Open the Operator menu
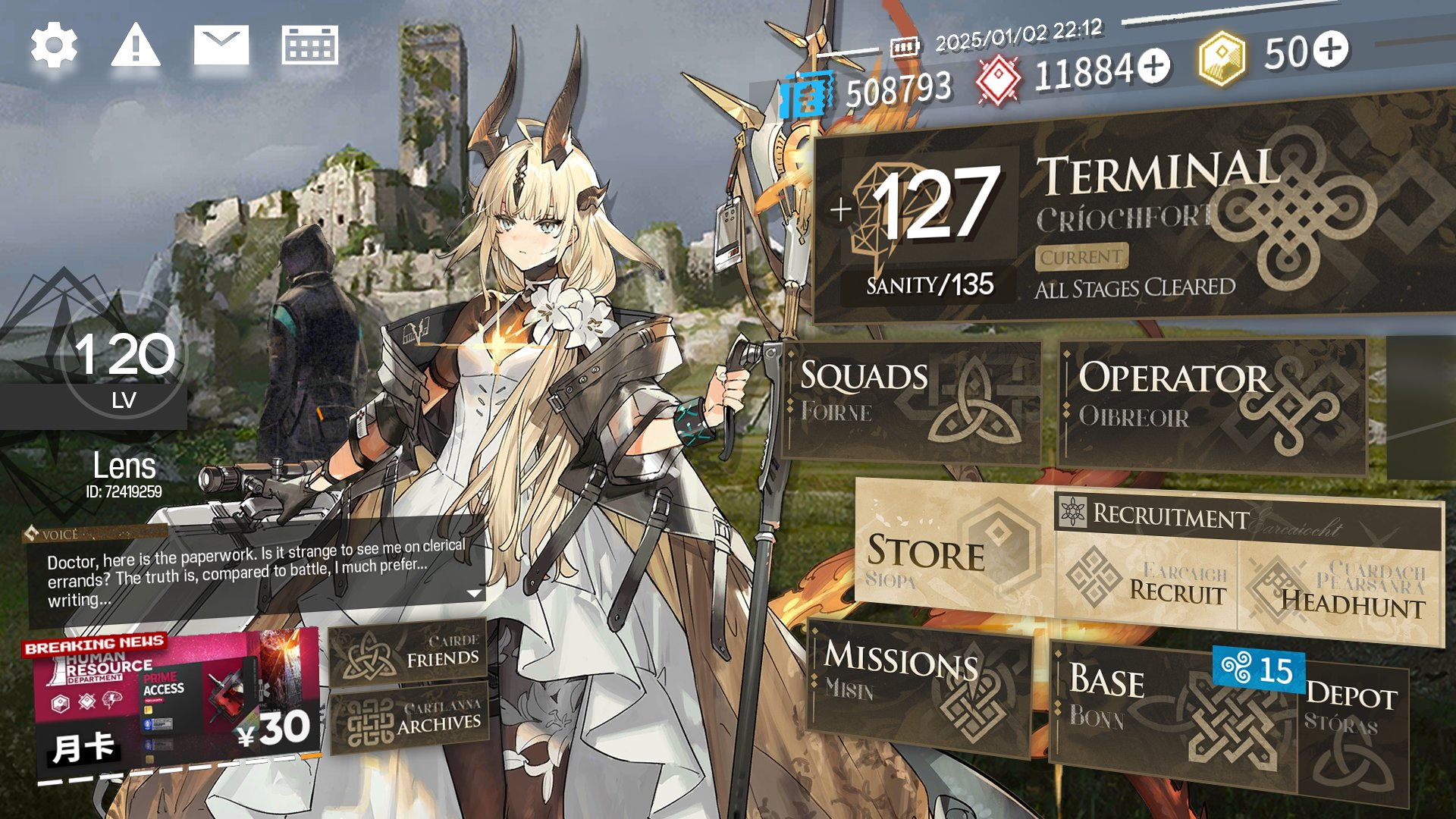Image resolution: width=1456 pixels, height=819 pixels. [x=1211, y=406]
